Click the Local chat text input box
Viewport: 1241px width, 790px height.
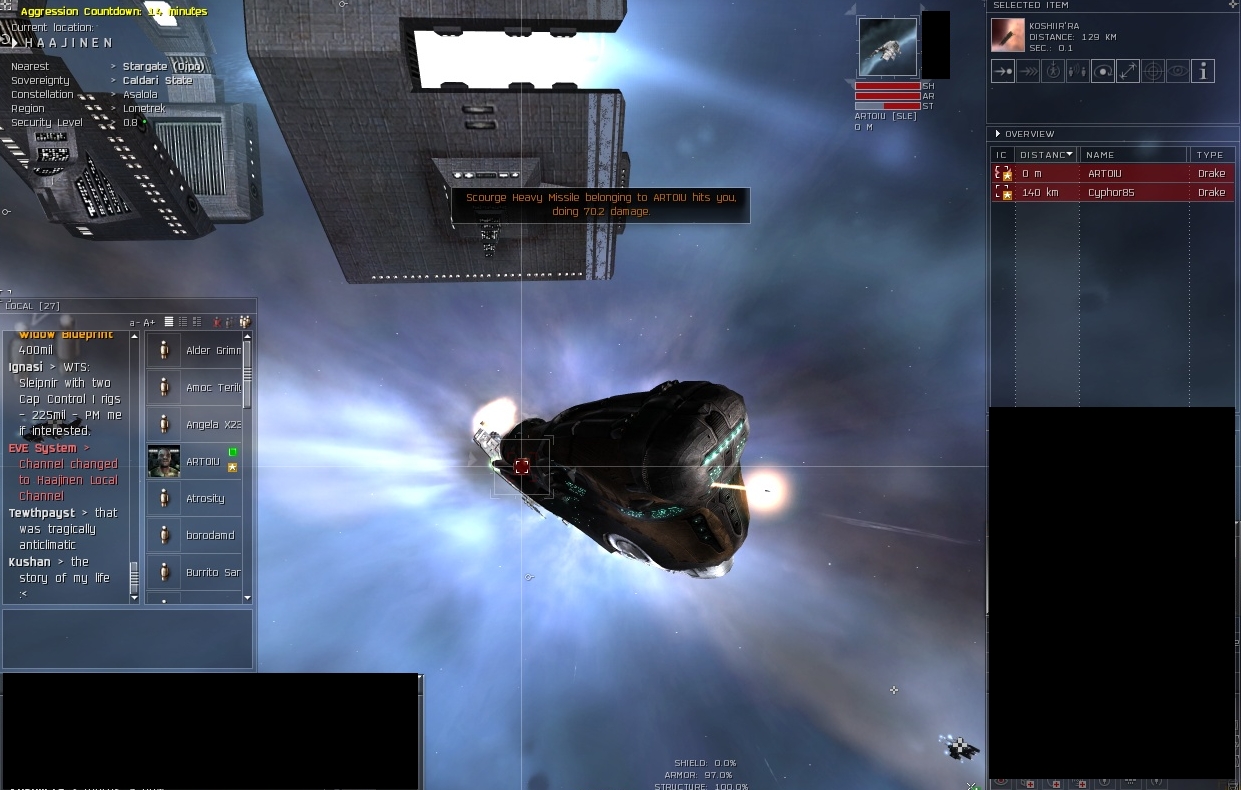click(x=127, y=639)
